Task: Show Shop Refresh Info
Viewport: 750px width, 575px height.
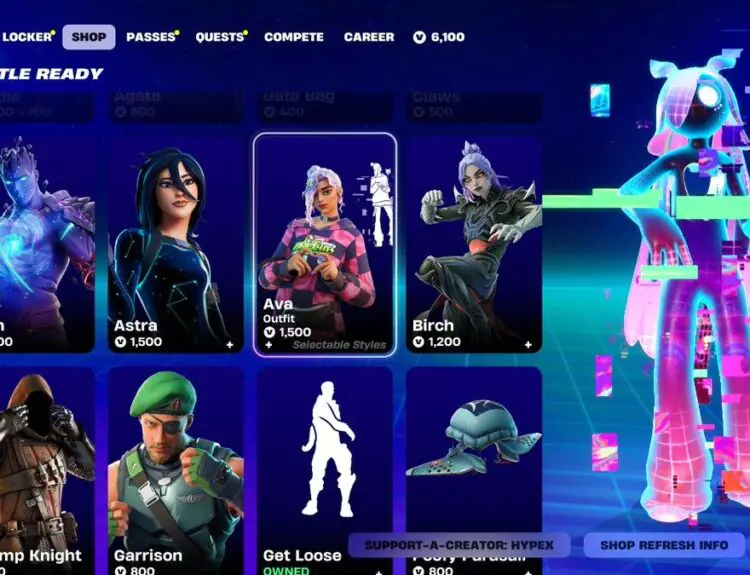Action: pyautogui.click(x=664, y=546)
